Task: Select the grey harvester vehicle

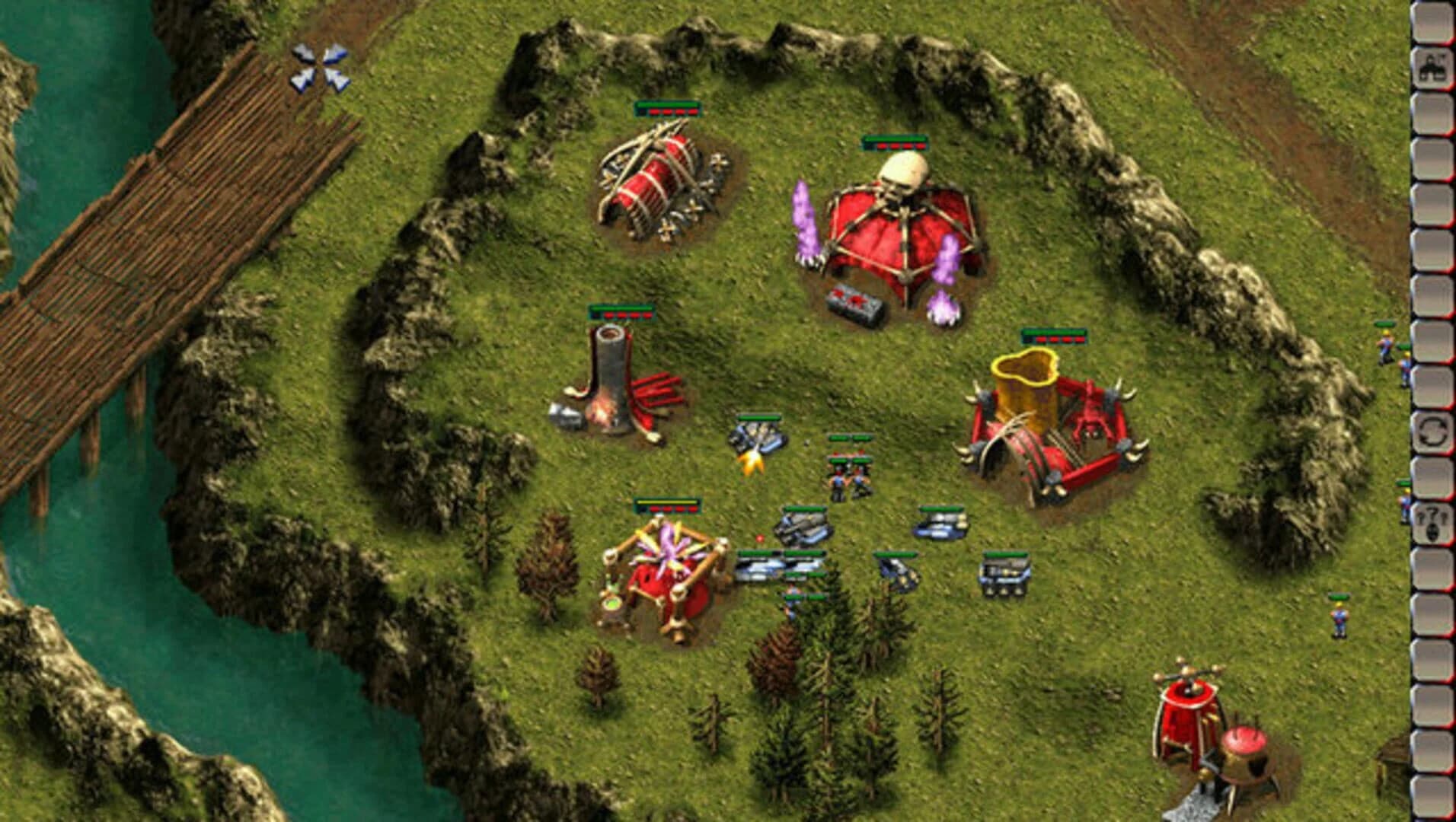Action: point(801,525)
